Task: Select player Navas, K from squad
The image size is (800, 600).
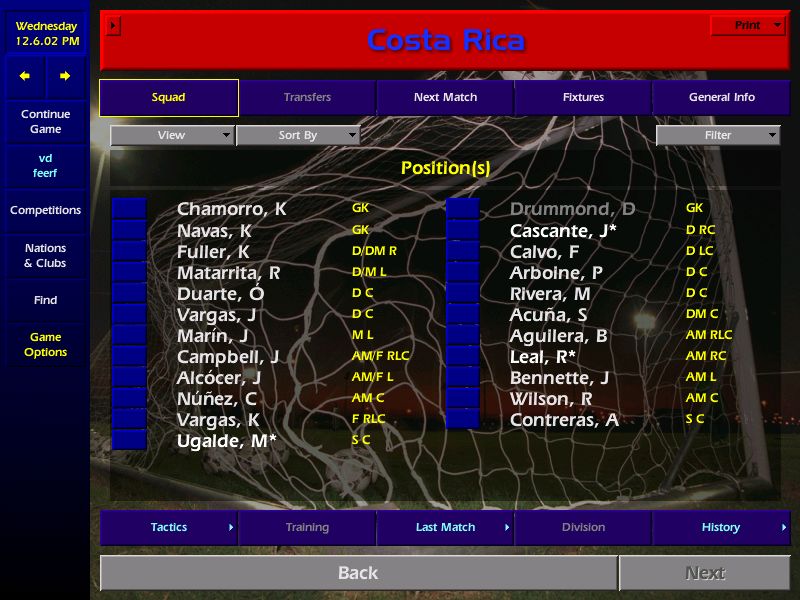Action: click(x=213, y=230)
